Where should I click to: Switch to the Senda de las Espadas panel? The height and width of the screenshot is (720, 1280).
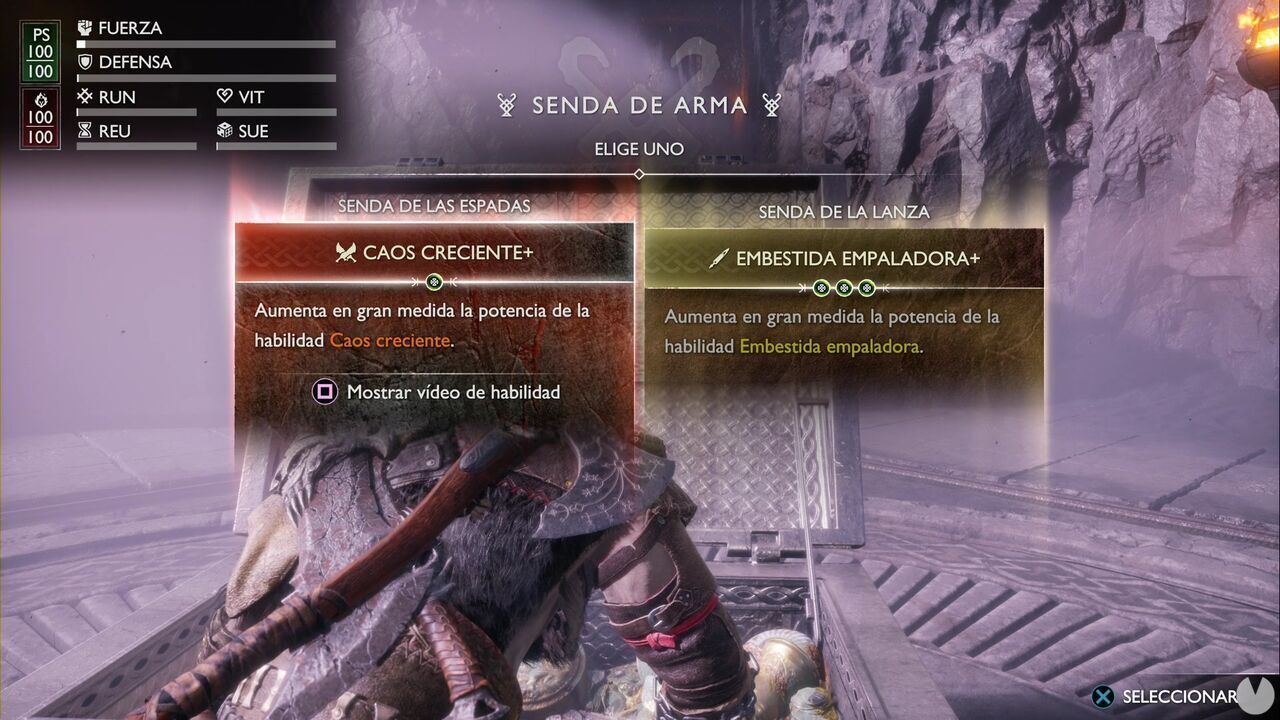[x=434, y=206]
